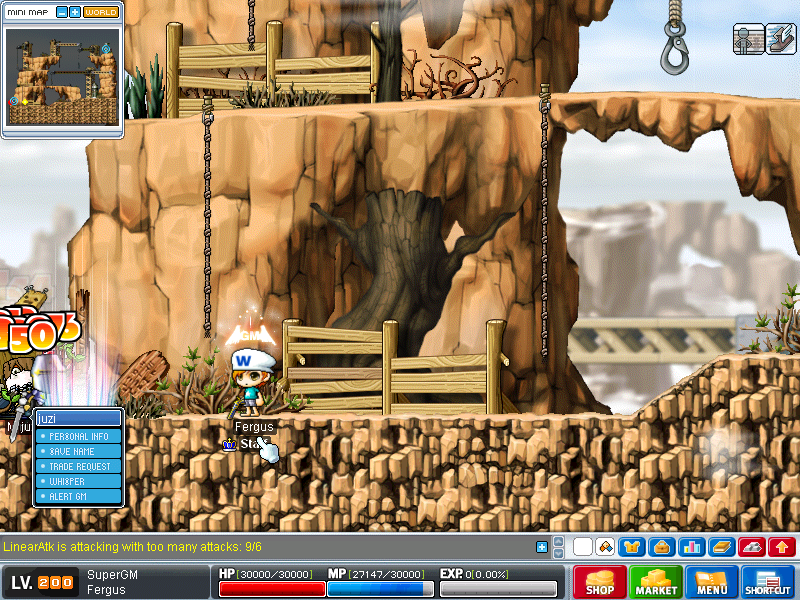Open the Market button

pos(656,582)
